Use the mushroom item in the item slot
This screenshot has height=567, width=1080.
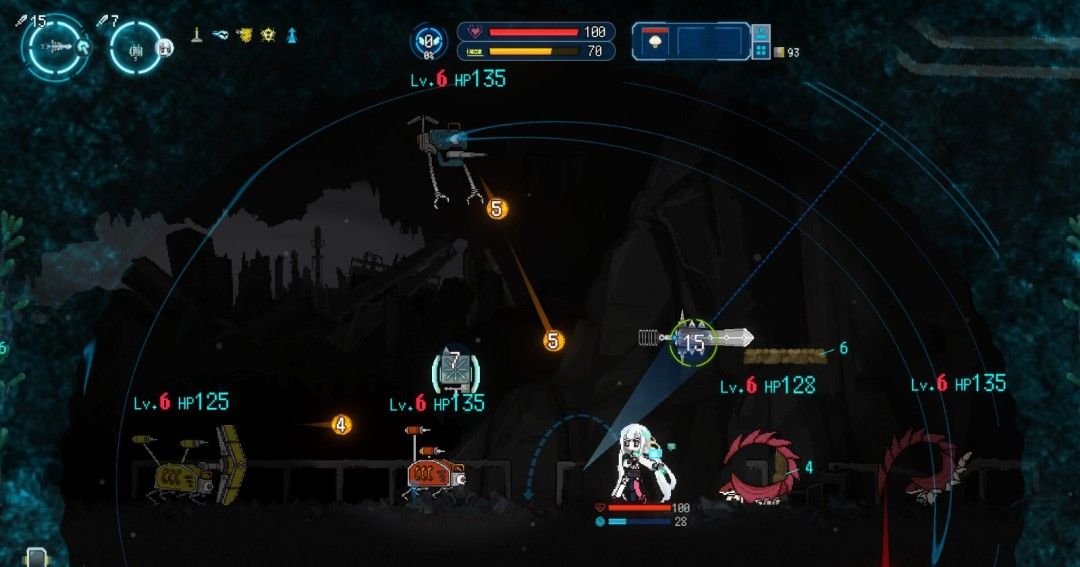coord(656,41)
